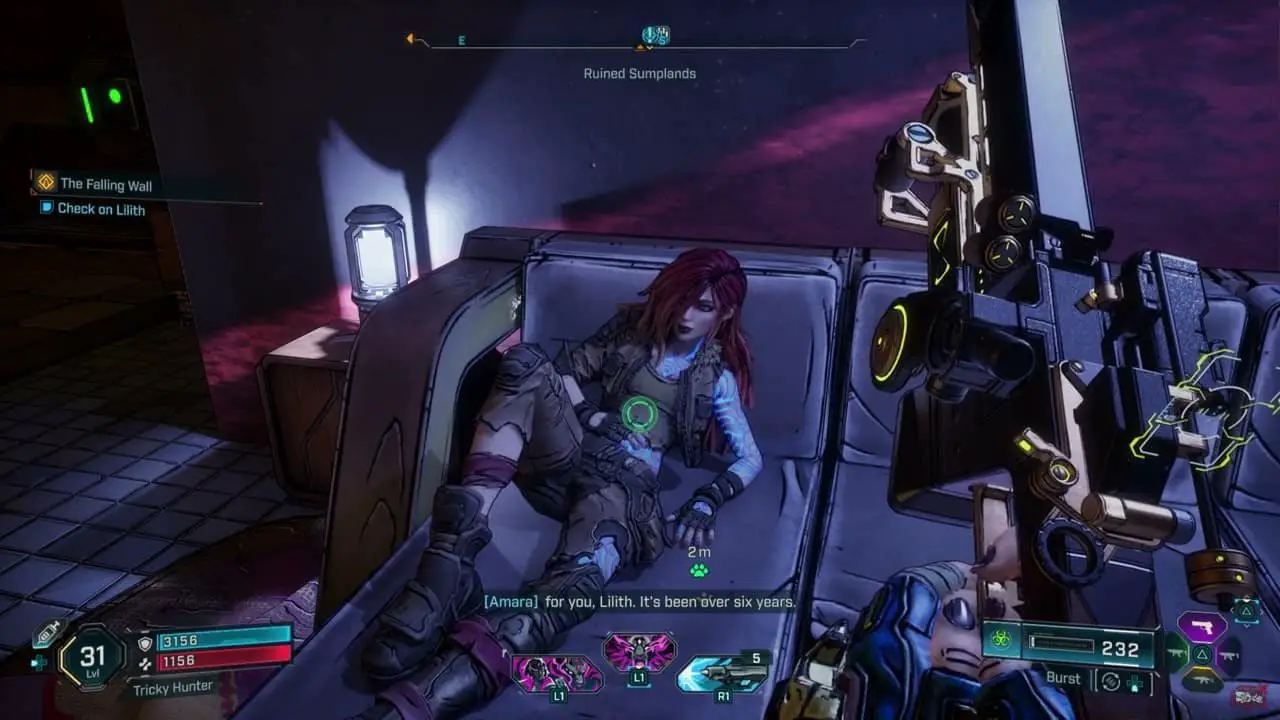Select the Check on Lilith objective
1280x720 pixels.
[x=100, y=209]
